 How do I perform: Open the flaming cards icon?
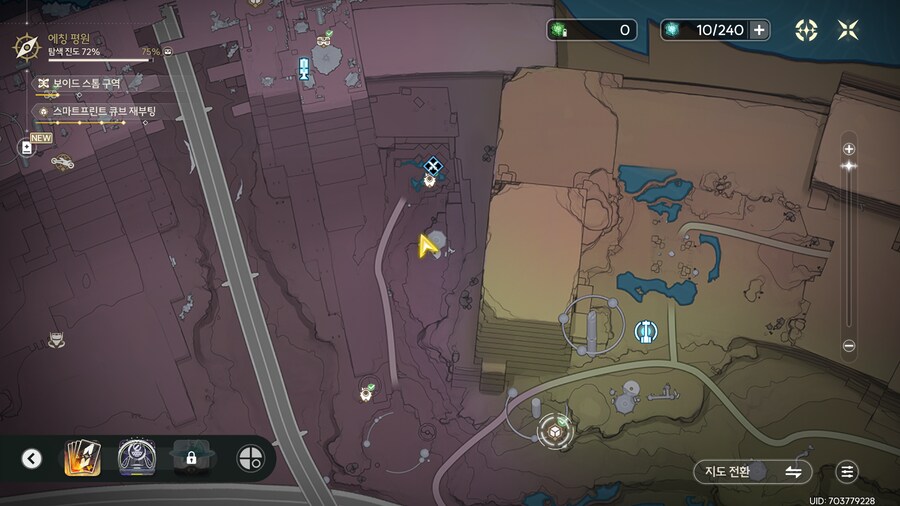click(x=81, y=459)
